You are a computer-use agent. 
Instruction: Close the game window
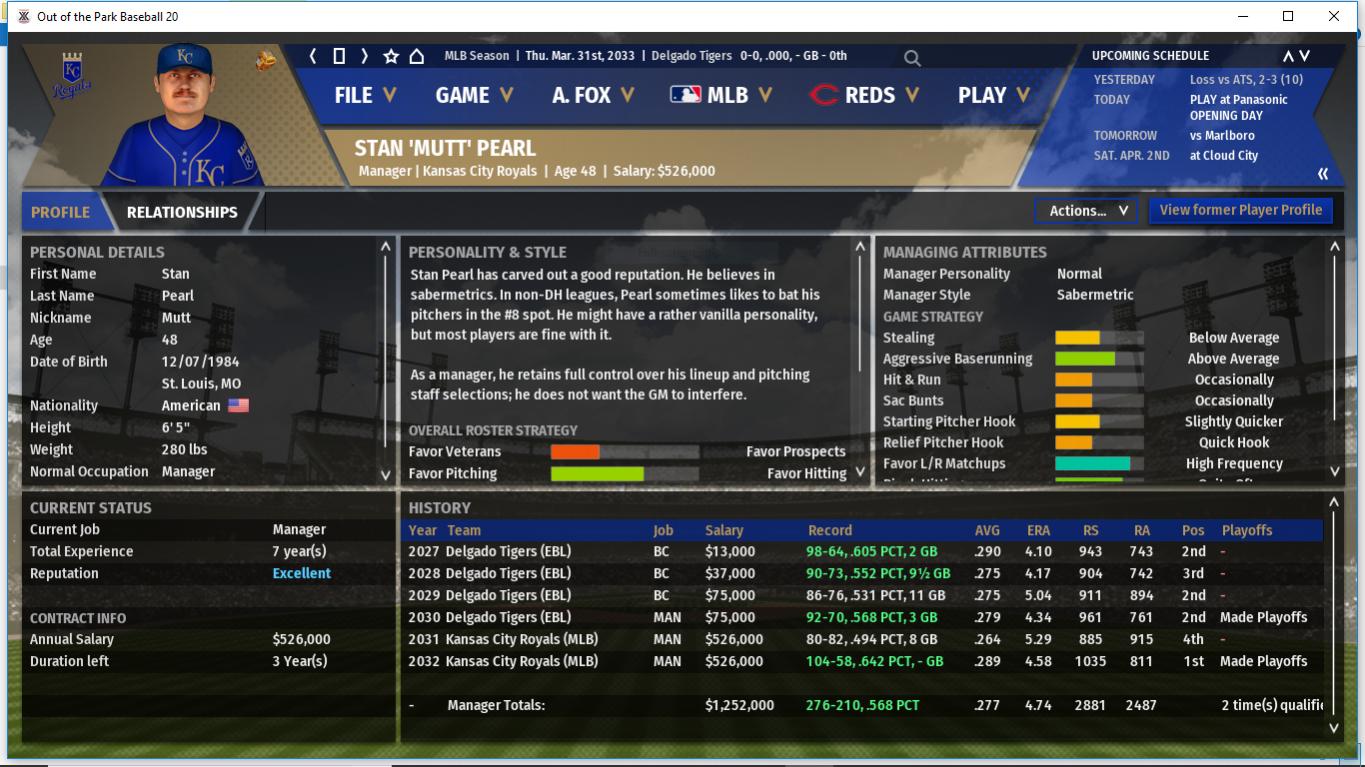click(x=1333, y=16)
